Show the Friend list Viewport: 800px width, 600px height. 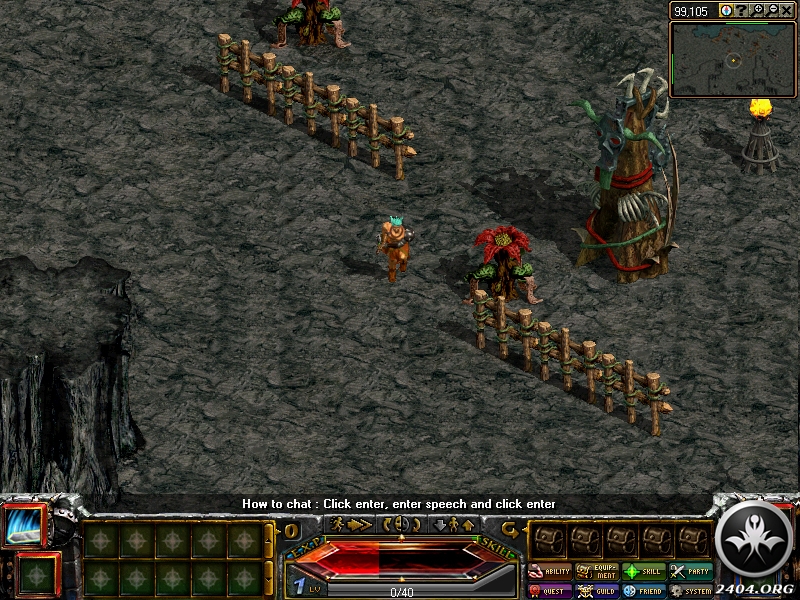(x=645, y=591)
